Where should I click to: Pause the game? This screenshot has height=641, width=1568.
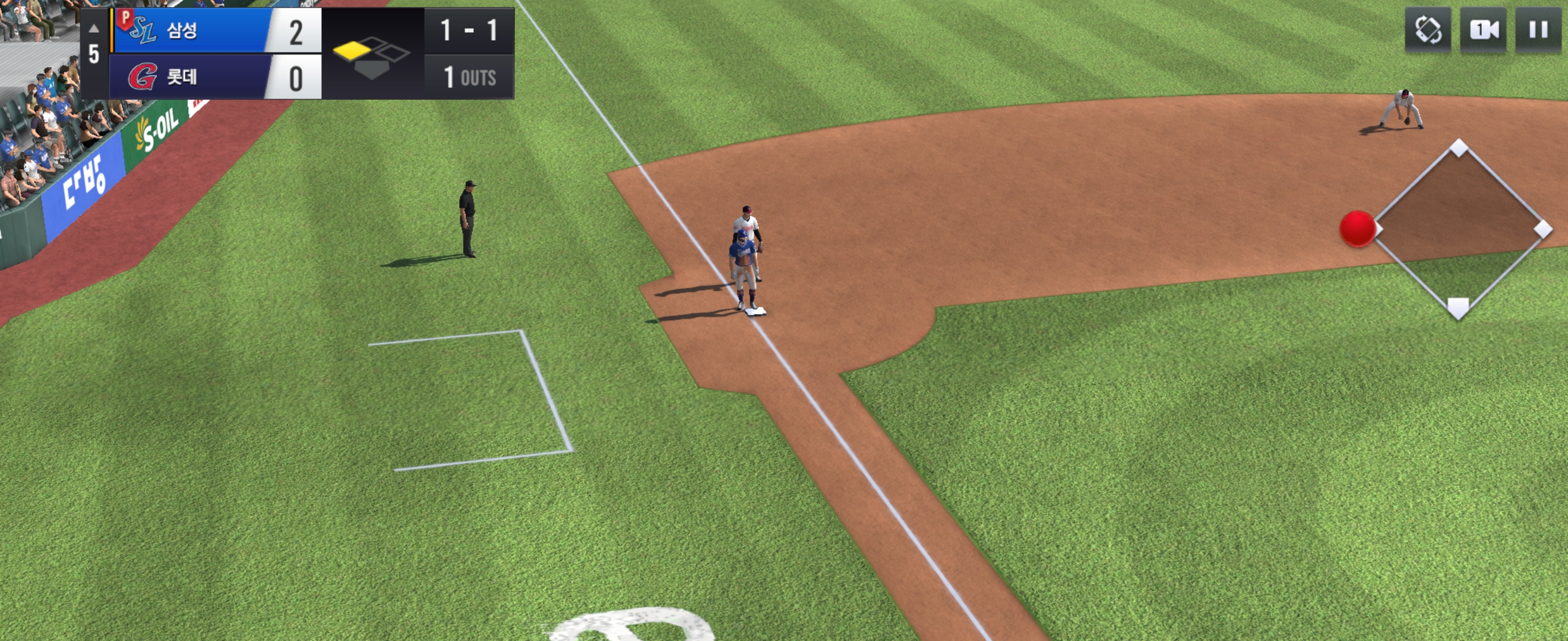tap(1538, 30)
